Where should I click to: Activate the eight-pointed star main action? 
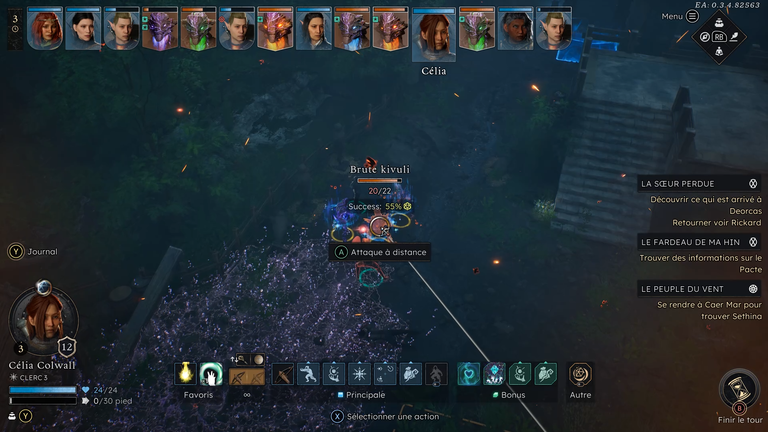[359, 374]
